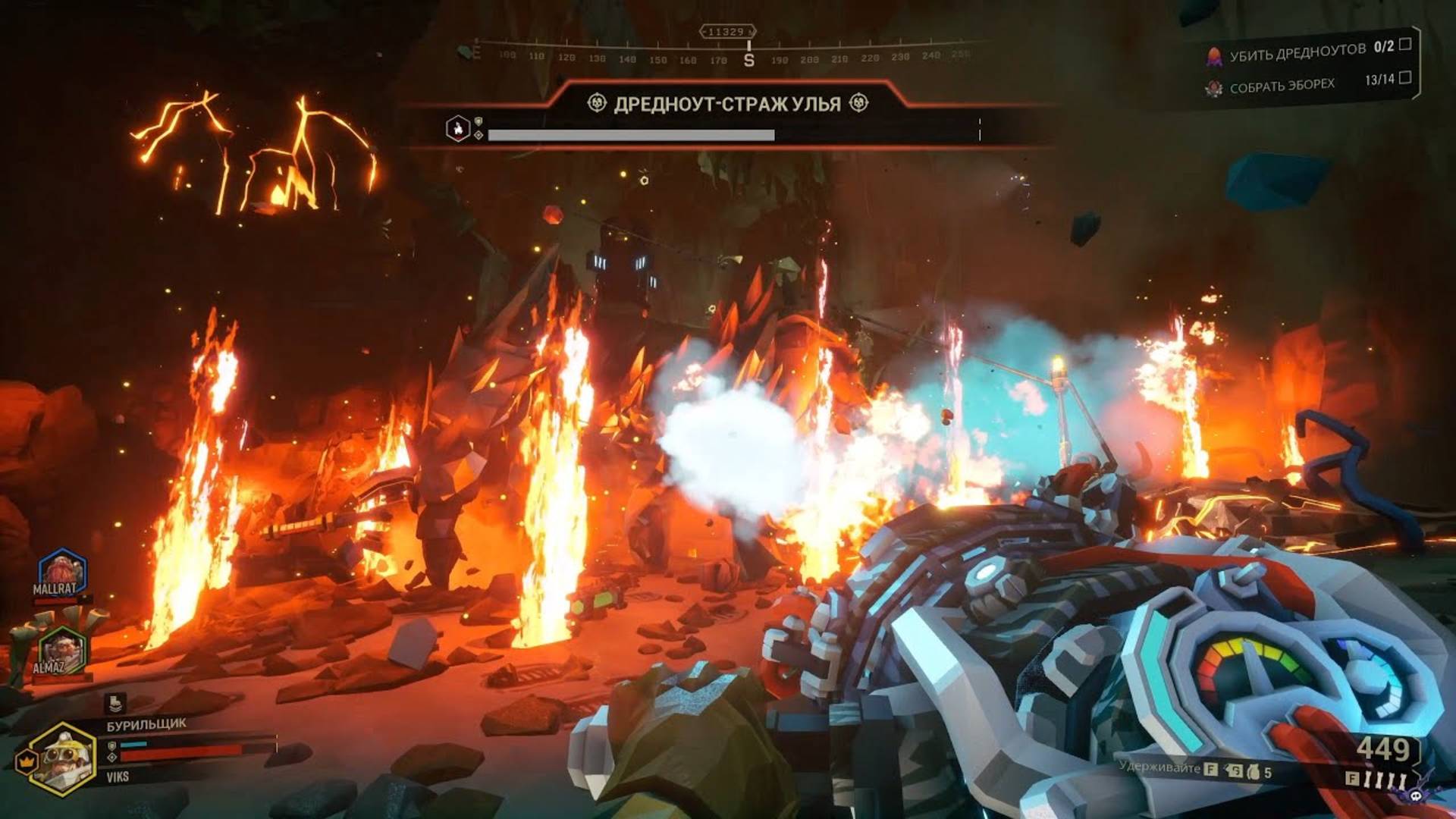The height and width of the screenshot is (819, 1456).
Task: Click the compass heading strip
Action: tap(720, 55)
